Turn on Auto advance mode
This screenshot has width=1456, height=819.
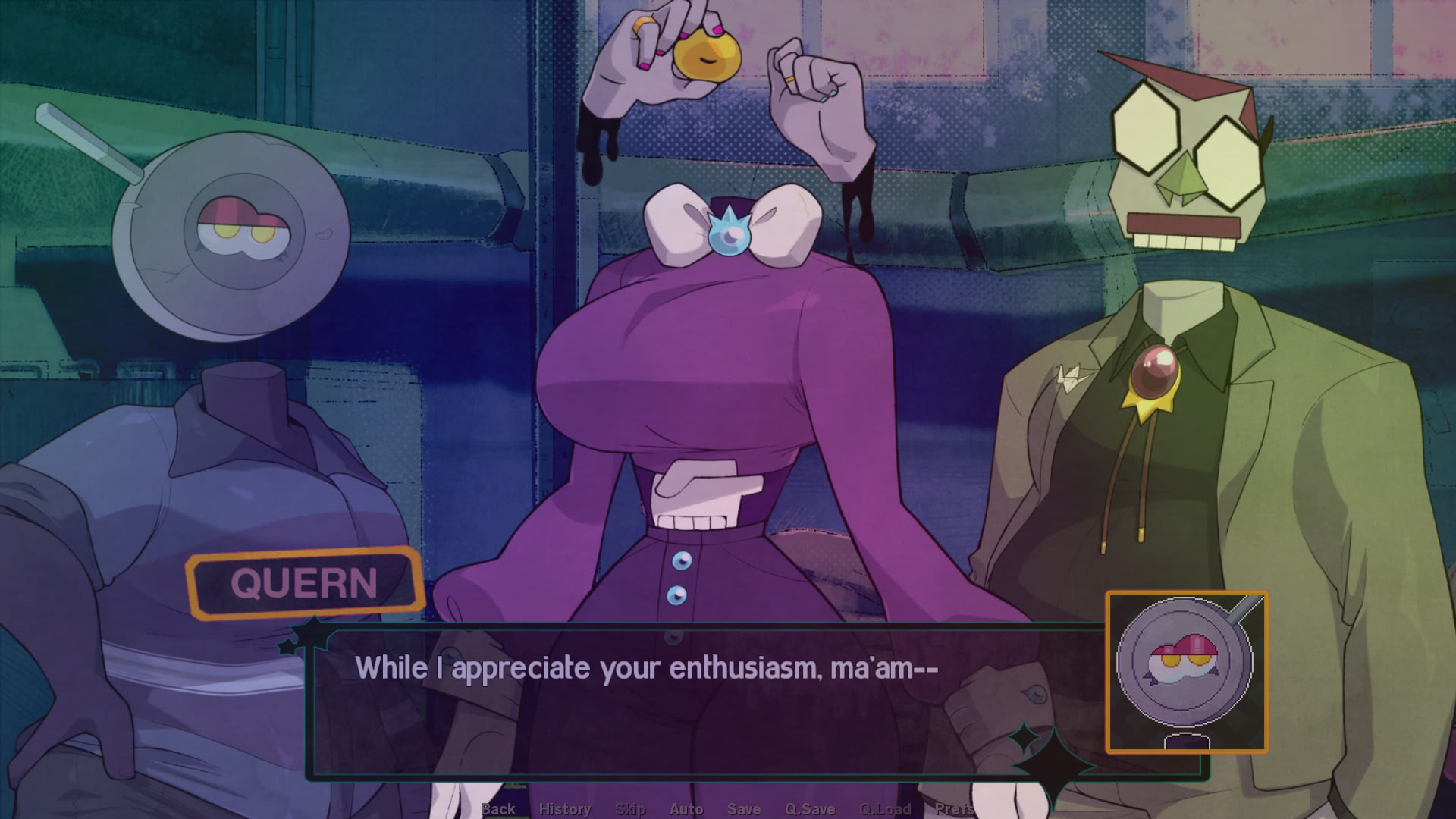click(686, 809)
